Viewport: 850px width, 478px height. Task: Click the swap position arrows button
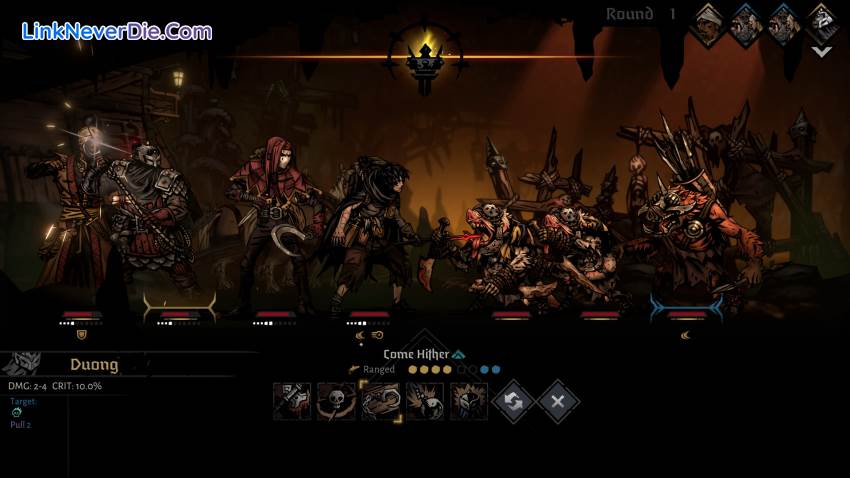514,401
